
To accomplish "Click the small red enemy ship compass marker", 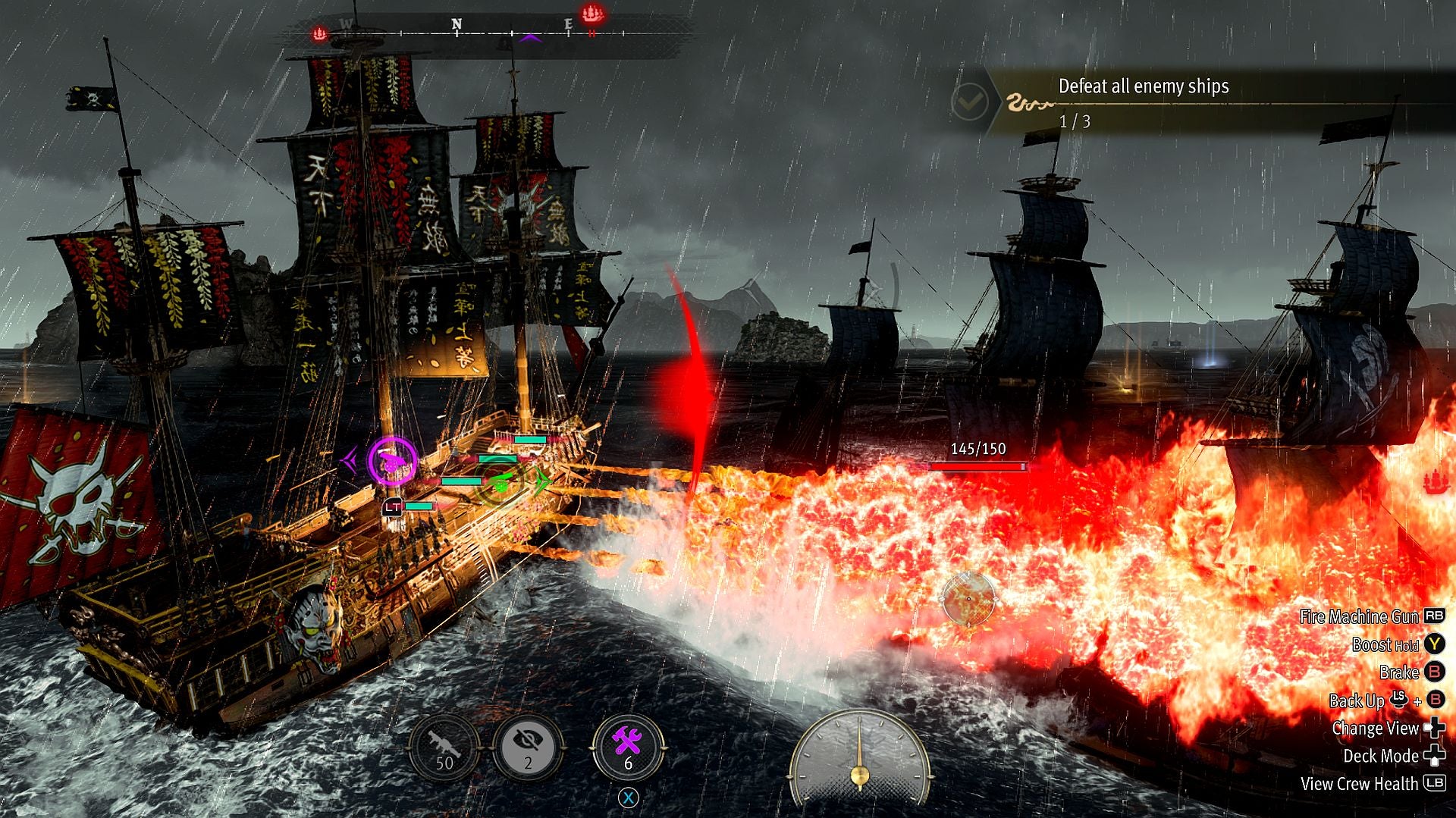I will tap(320, 33).
